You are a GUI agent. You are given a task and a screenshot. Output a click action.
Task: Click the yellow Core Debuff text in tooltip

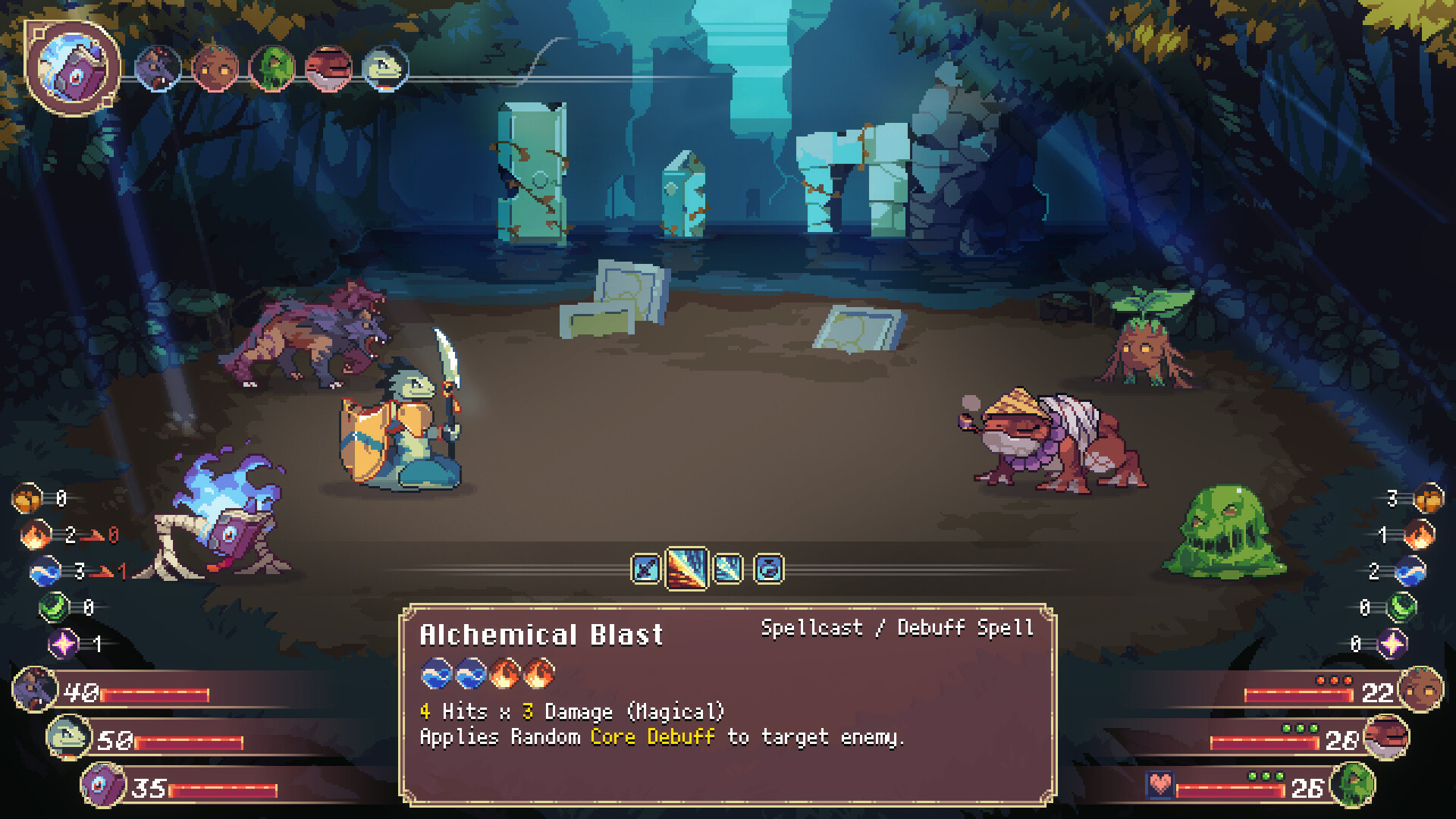click(x=654, y=736)
